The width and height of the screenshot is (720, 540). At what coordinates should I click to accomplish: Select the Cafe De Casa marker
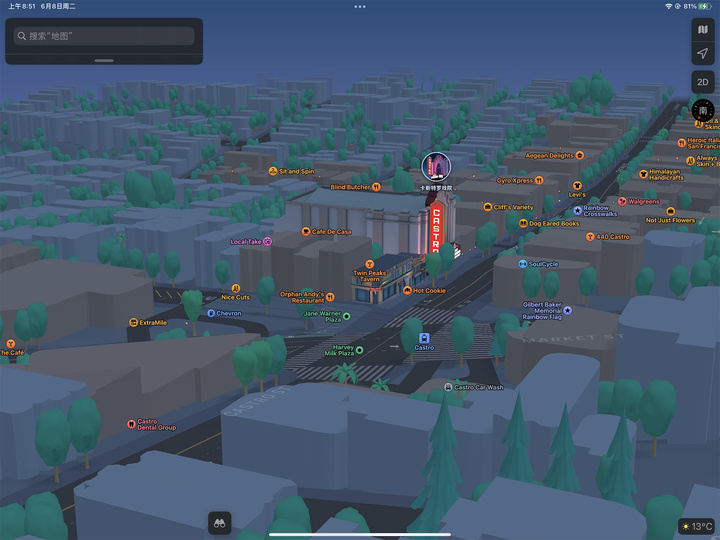(x=306, y=231)
